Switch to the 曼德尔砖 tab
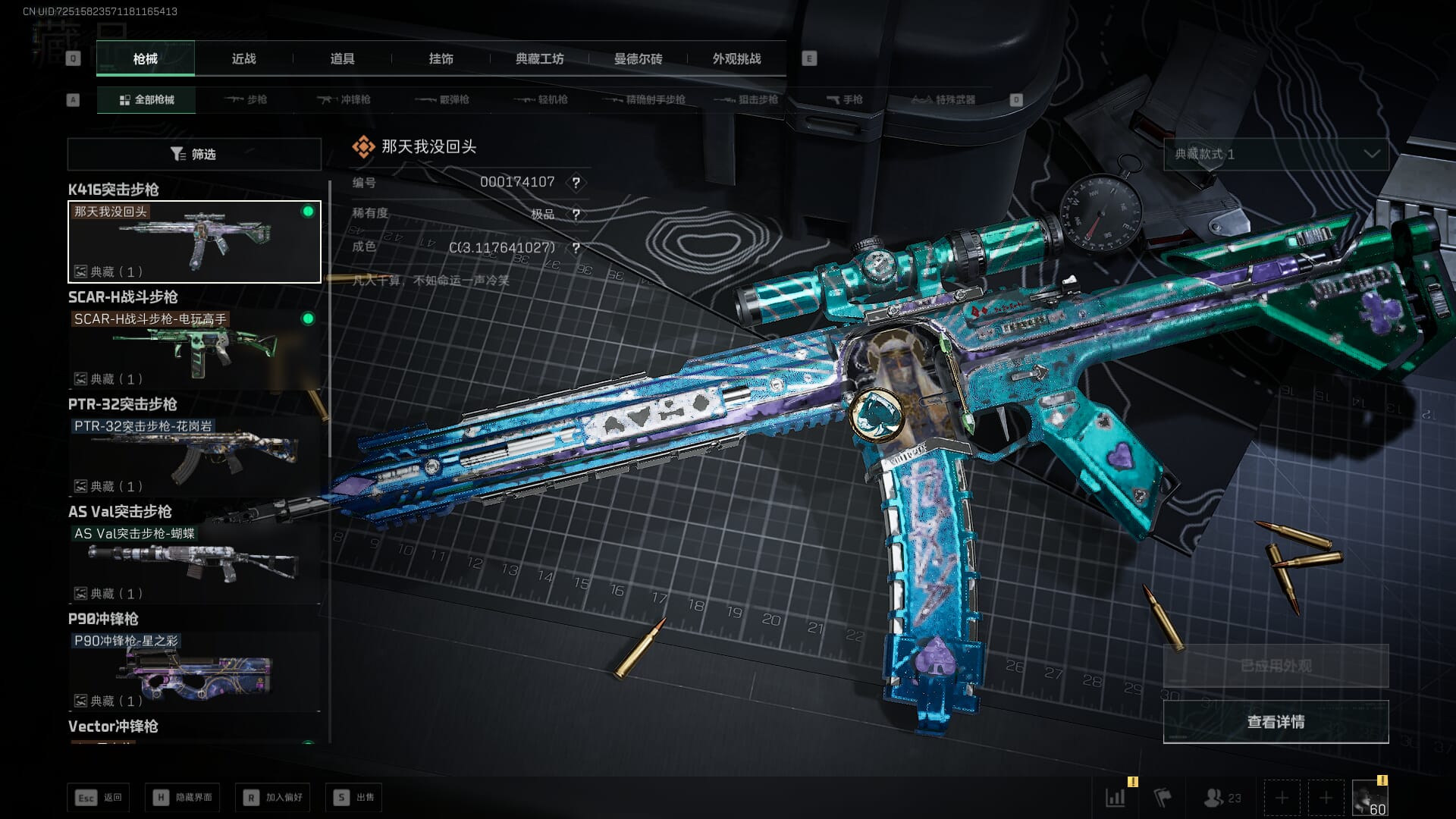This screenshot has width=1456, height=819. coord(638,58)
